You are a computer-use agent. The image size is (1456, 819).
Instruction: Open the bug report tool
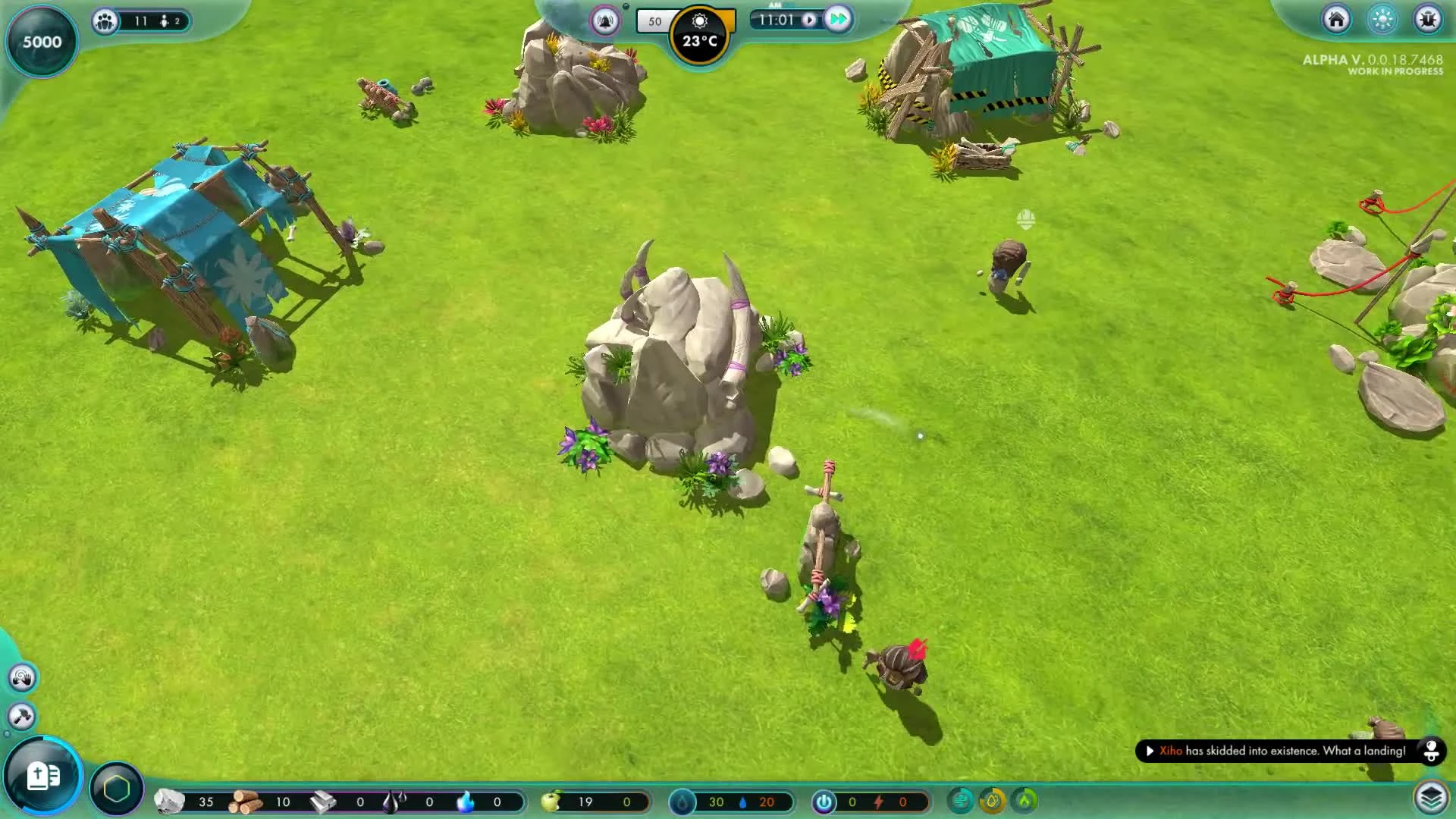(x=1428, y=20)
